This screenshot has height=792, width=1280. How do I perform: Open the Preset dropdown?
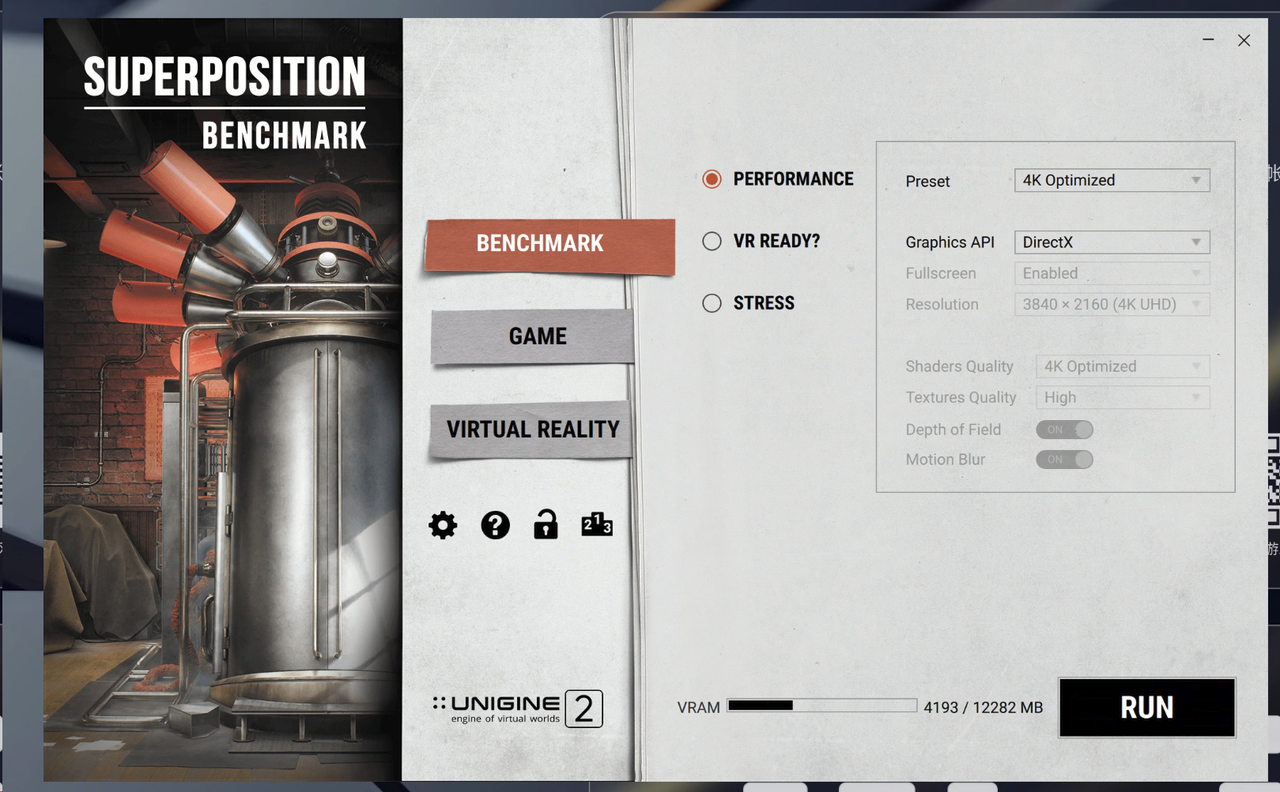tap(1111, 181)
